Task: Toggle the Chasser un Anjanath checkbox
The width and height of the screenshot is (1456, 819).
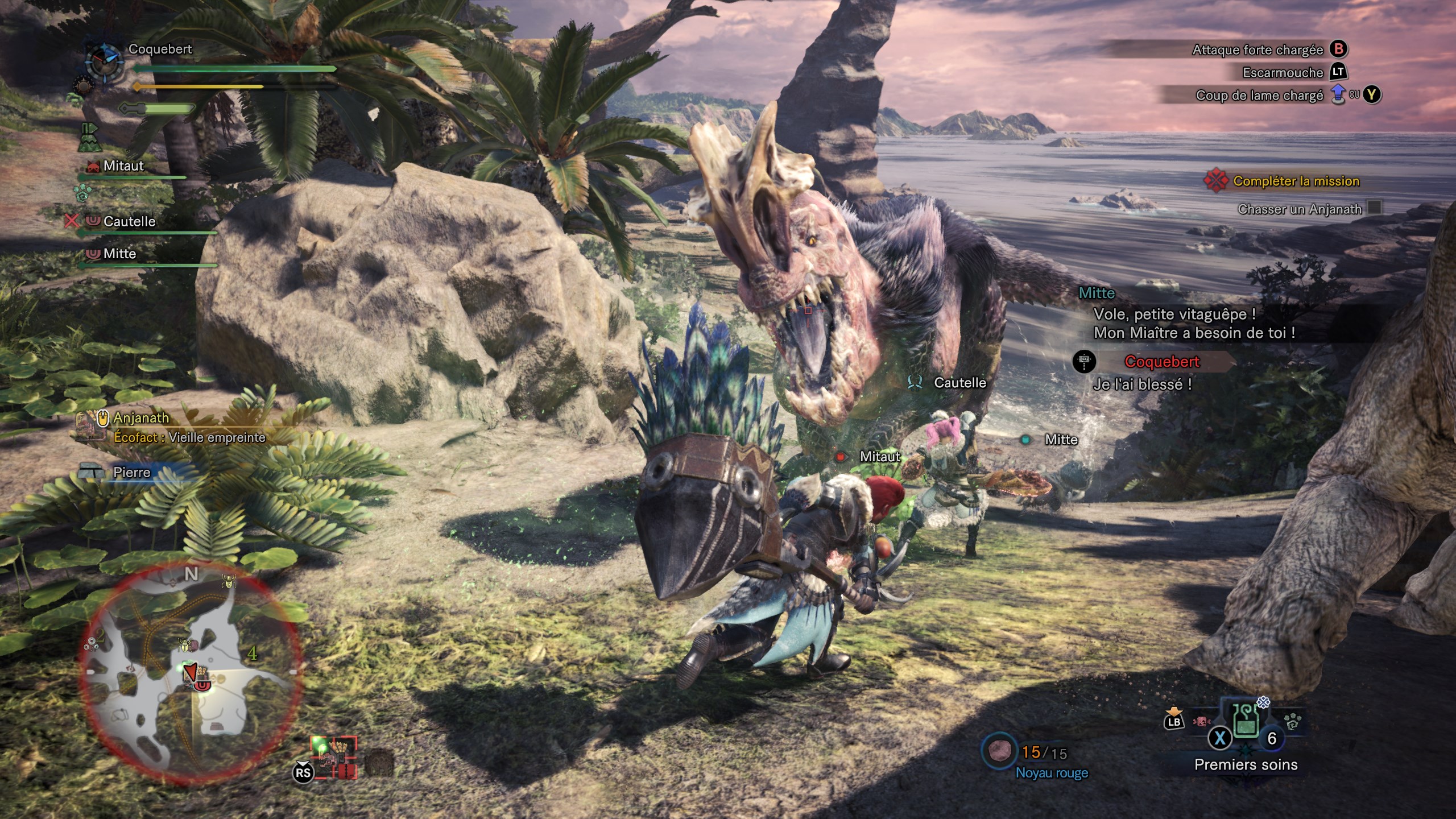Action: click(1375, 208)
